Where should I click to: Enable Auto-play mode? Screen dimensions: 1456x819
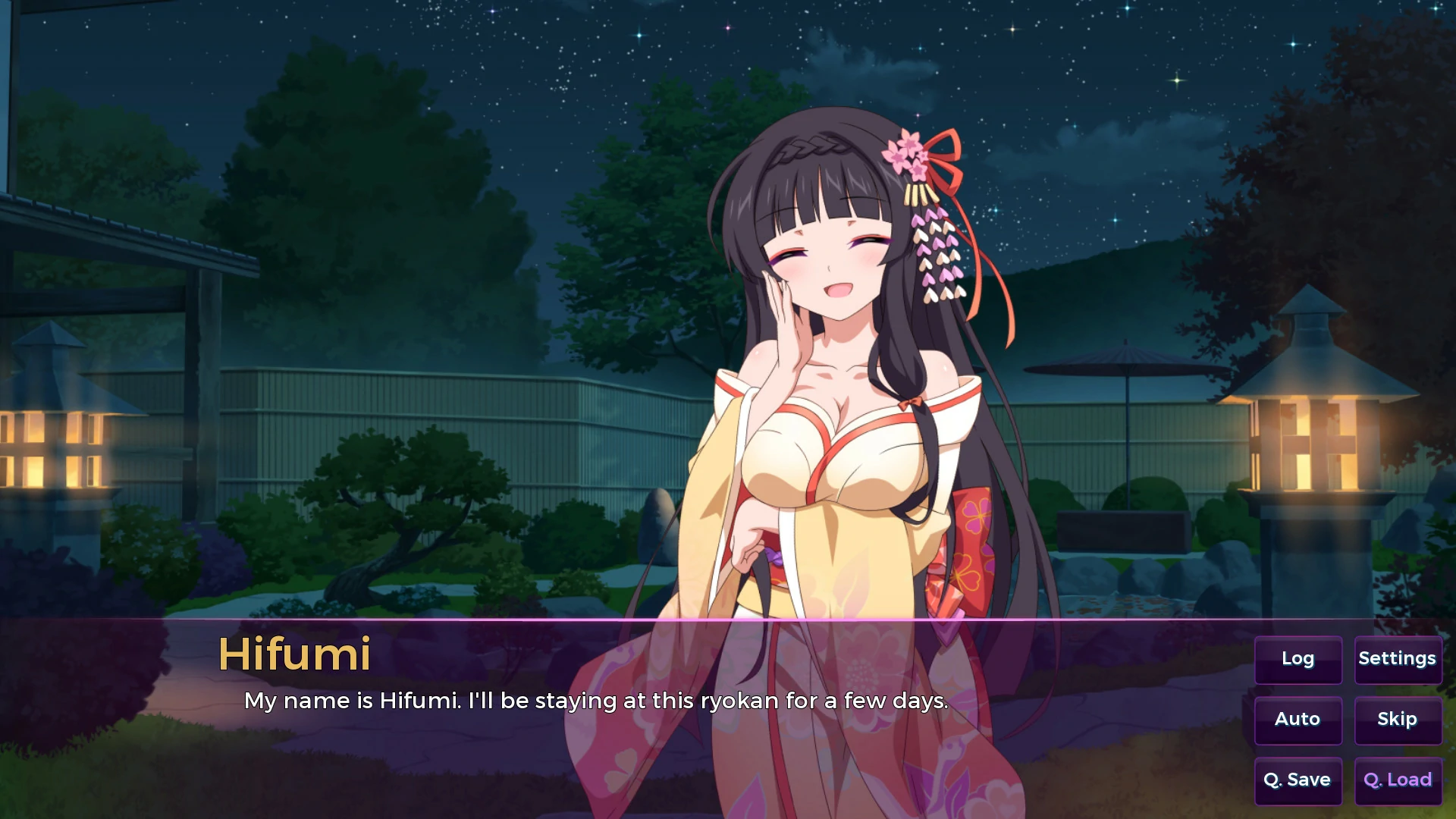(1298, 720)
